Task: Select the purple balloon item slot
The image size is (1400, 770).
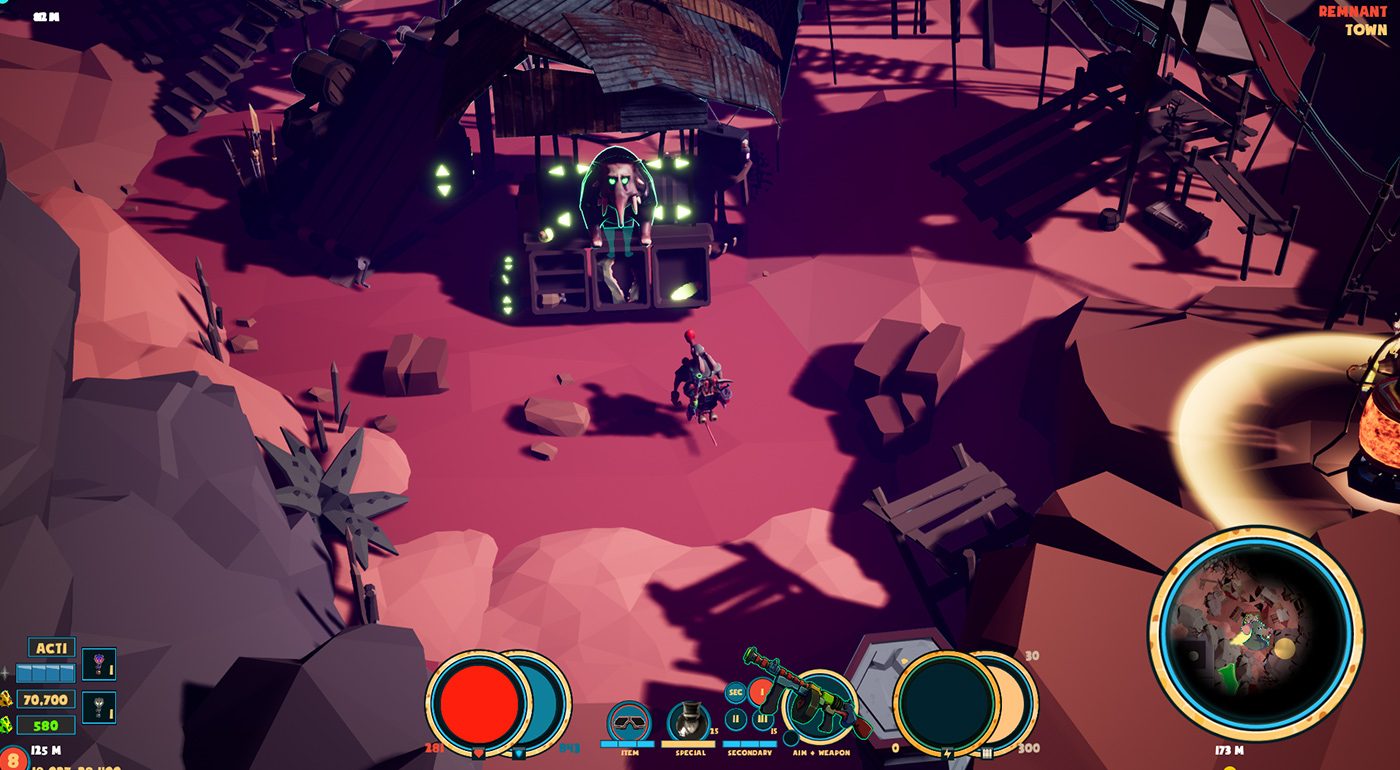Action: (x=98, y=664)
